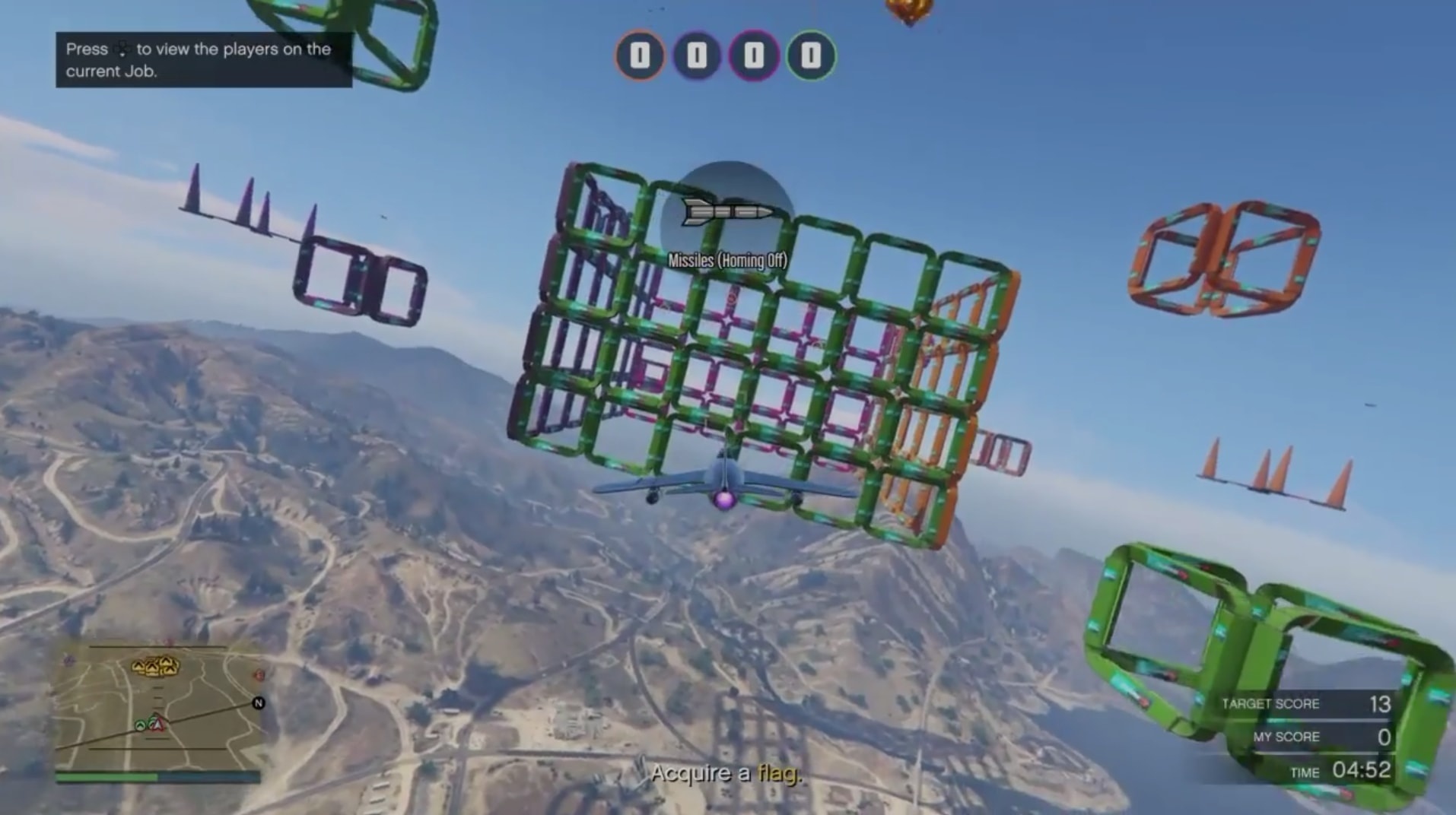This screenshot has width=1456, height=815.
Task: Click the green objective blip on the minimap
Action: coord(139,725)
